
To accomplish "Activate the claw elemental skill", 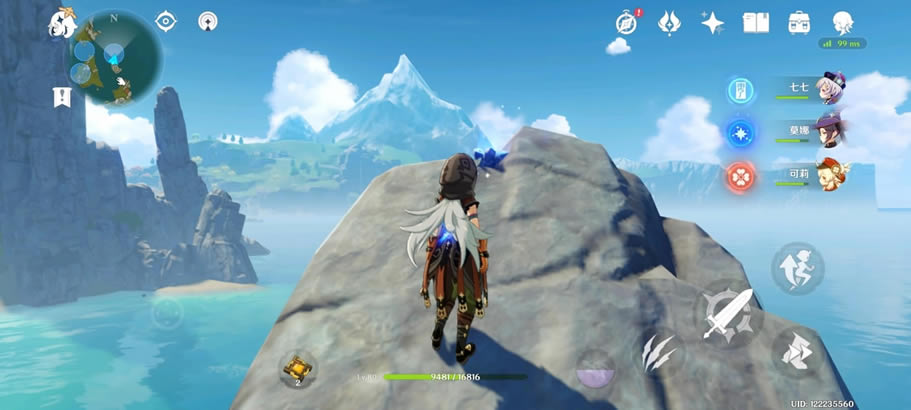I will pos(660,351).
